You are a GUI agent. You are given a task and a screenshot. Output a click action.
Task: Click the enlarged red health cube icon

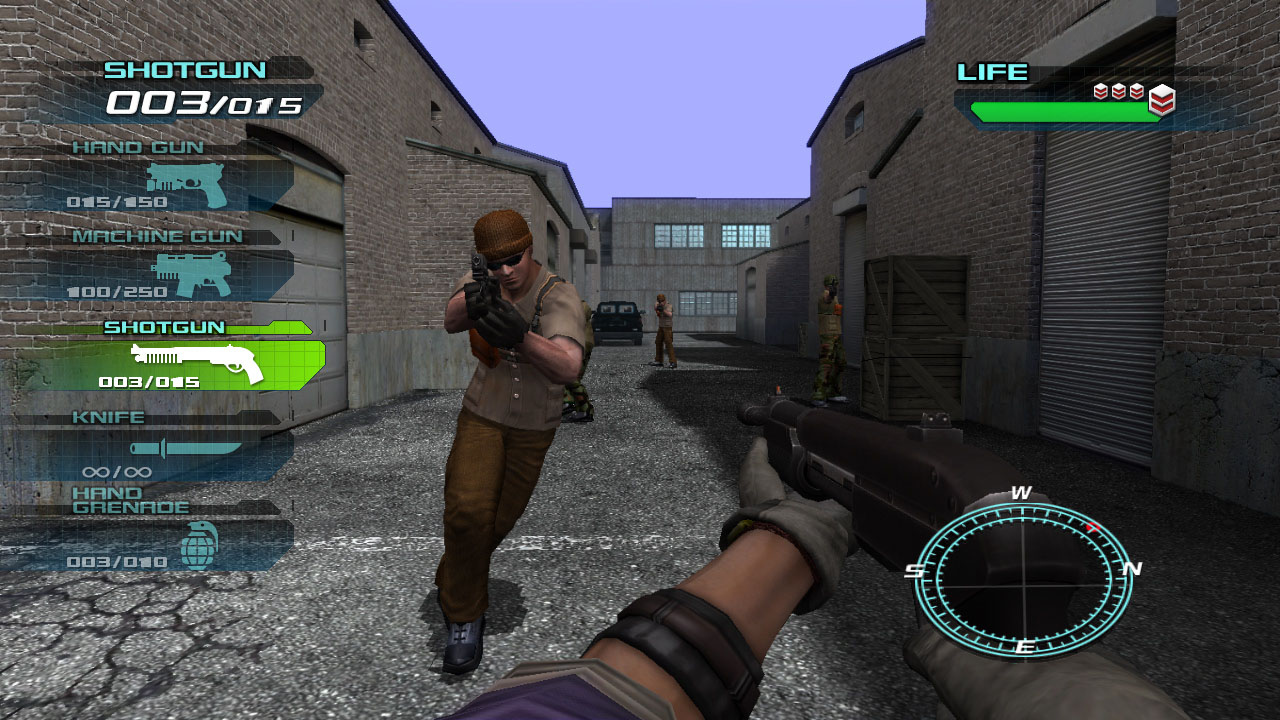pos(1160,99)
